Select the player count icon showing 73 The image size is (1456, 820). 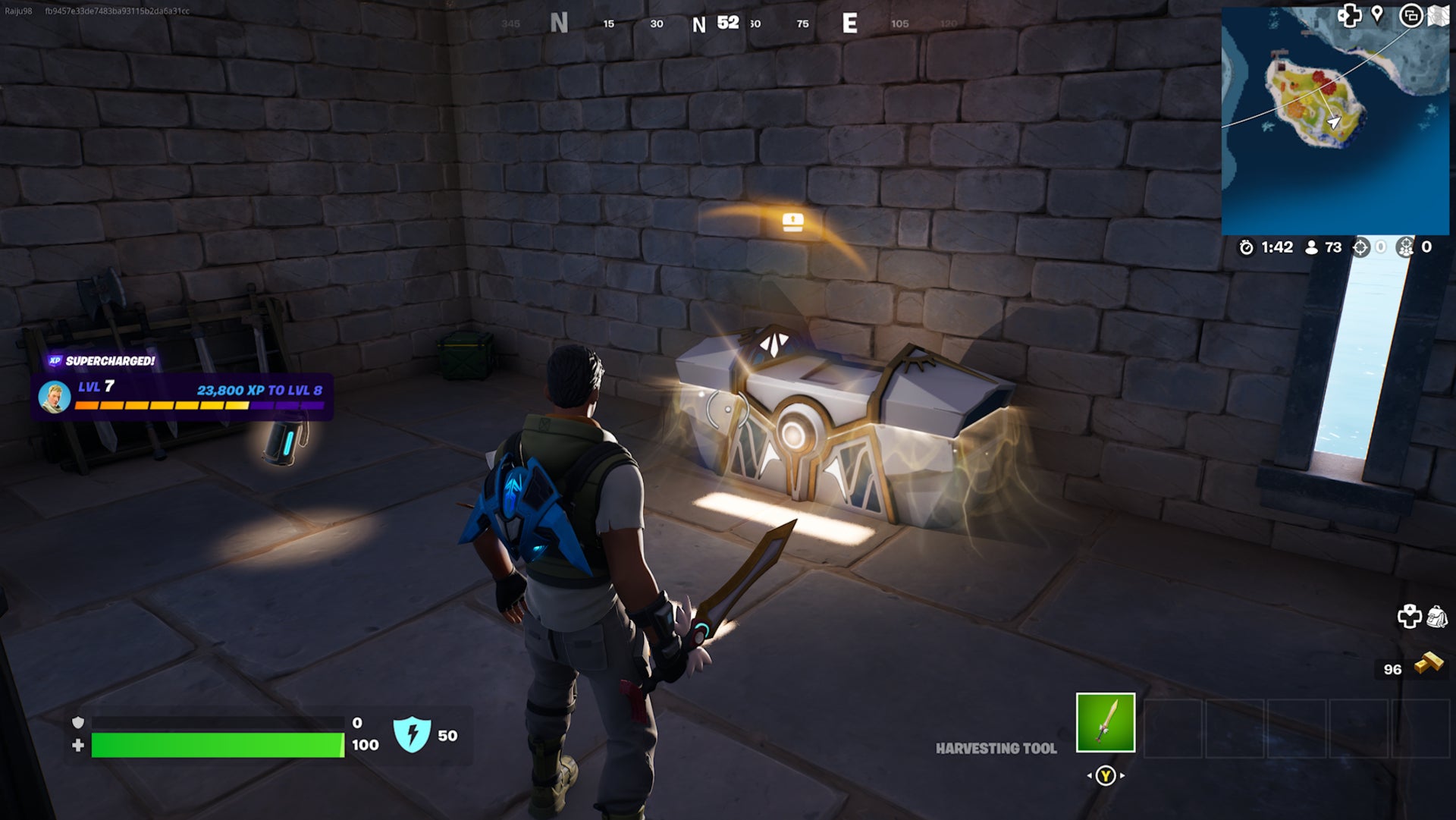(1311, 247)
